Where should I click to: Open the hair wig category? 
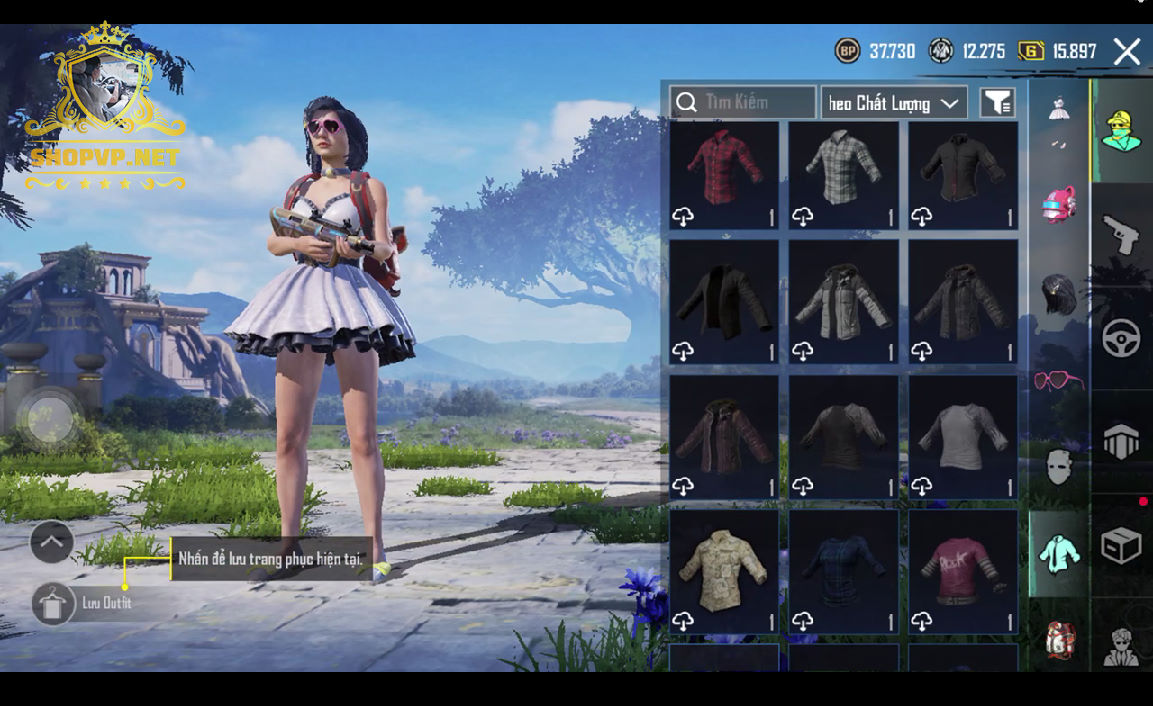1058,295
